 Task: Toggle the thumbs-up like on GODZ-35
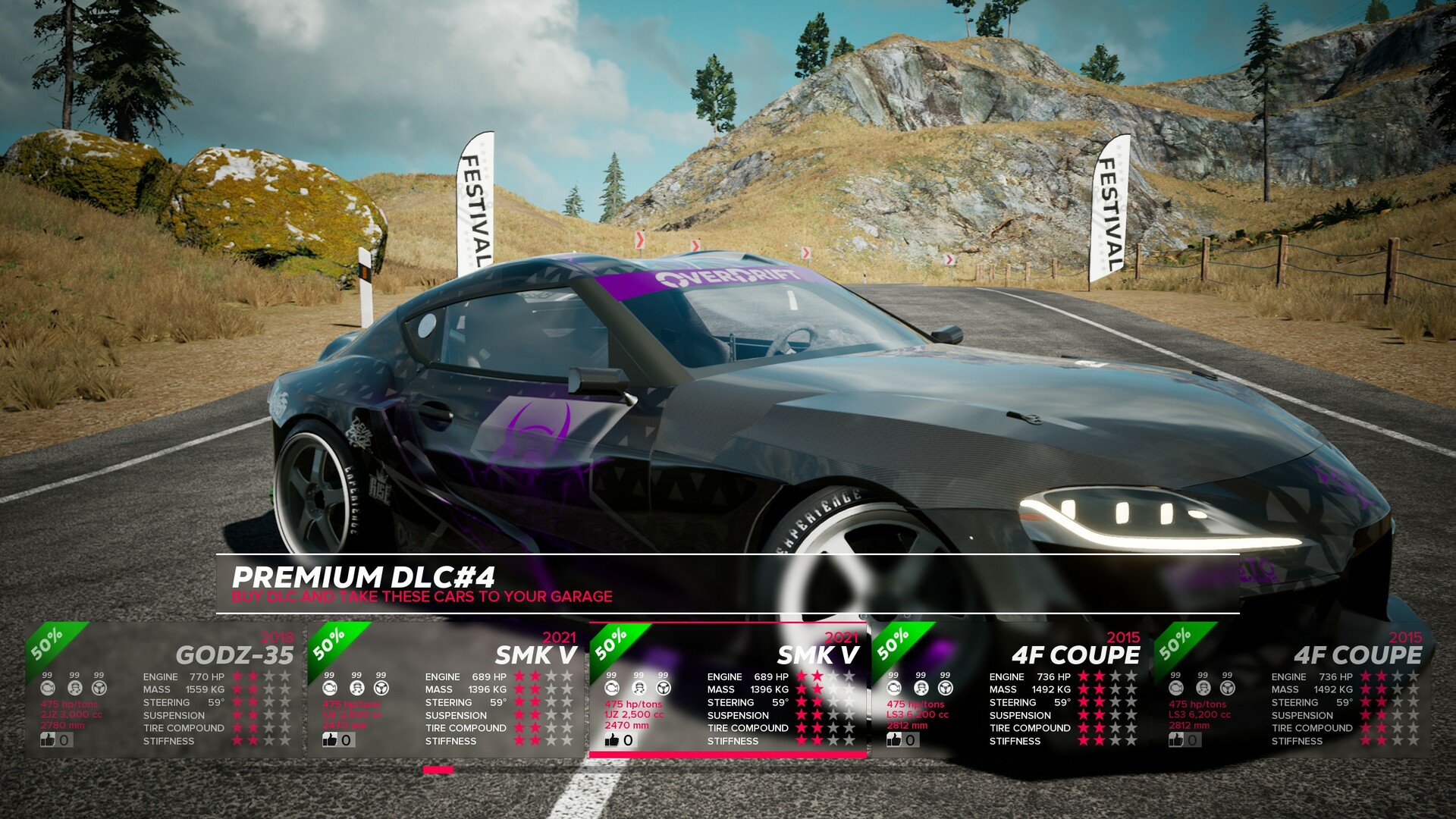pyautogui.click(x=49, y=740)
